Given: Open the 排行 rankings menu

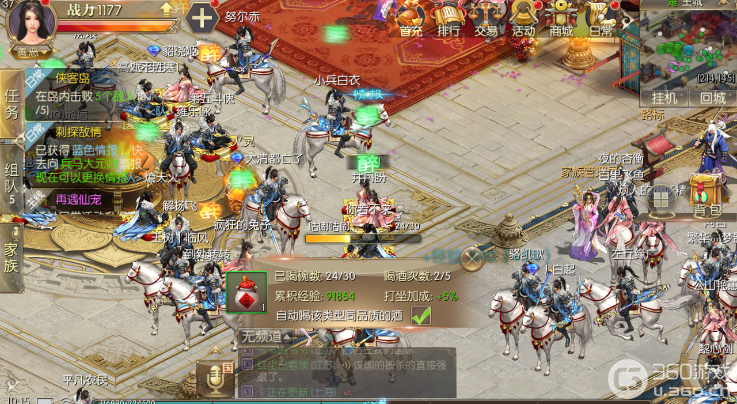Looking at the screenshot, I should [449, 18].
